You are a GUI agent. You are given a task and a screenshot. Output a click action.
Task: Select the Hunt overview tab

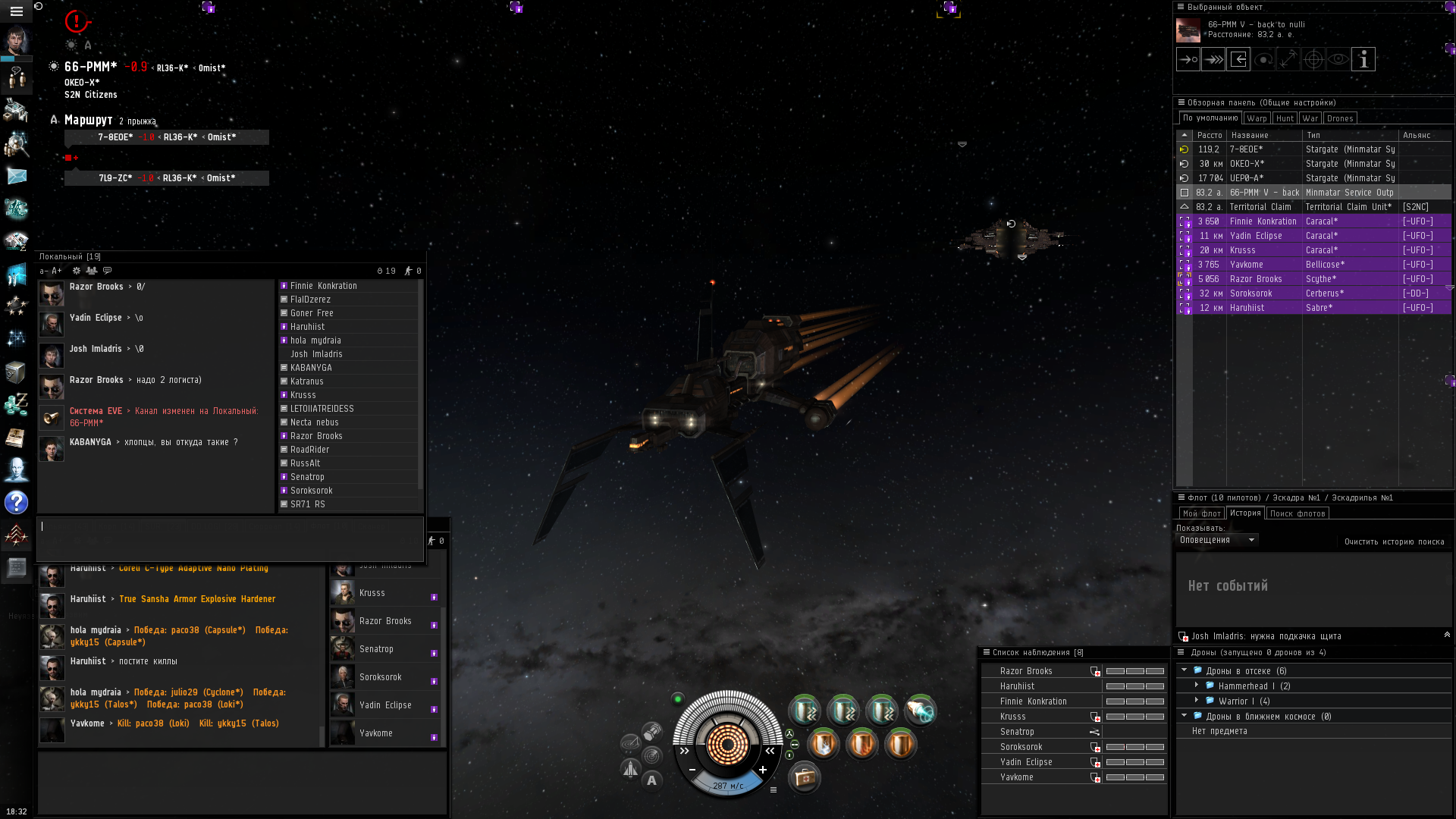[x=1285, y=118]
